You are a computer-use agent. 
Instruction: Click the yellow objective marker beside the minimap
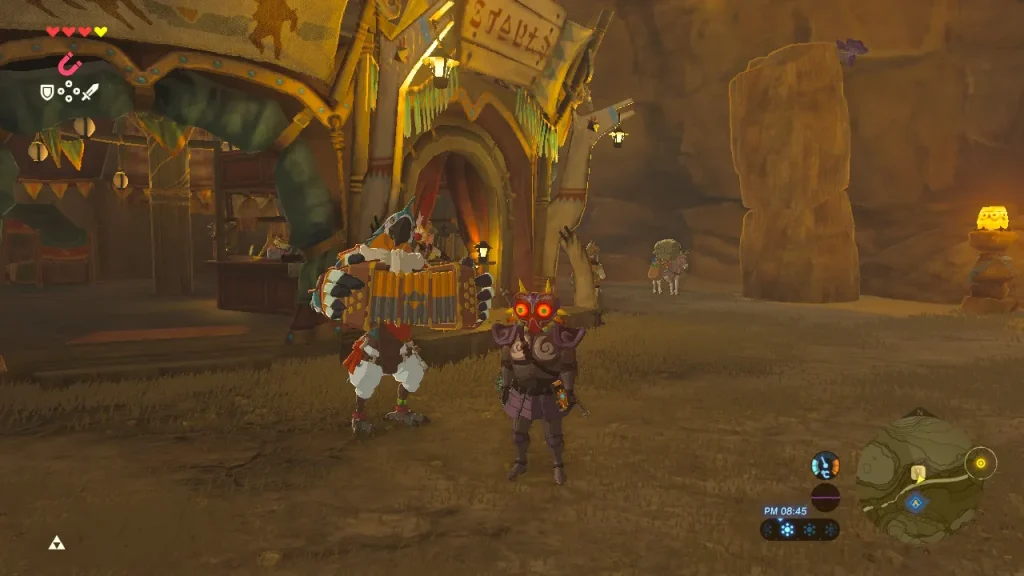pos(981,462)
